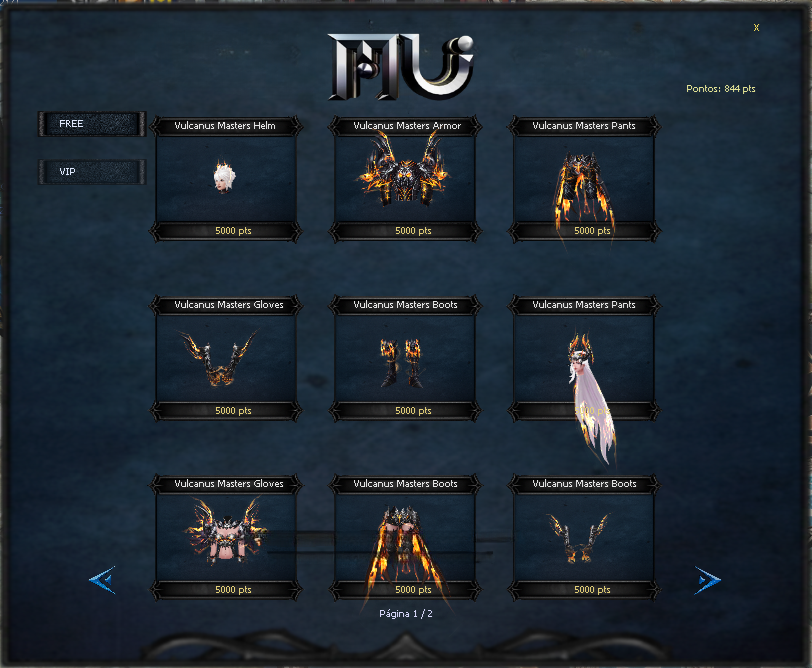Go to the next shop page arrow
Image resolution: width=812 pixels, height=668 pixels.
[x=708, y=580]
